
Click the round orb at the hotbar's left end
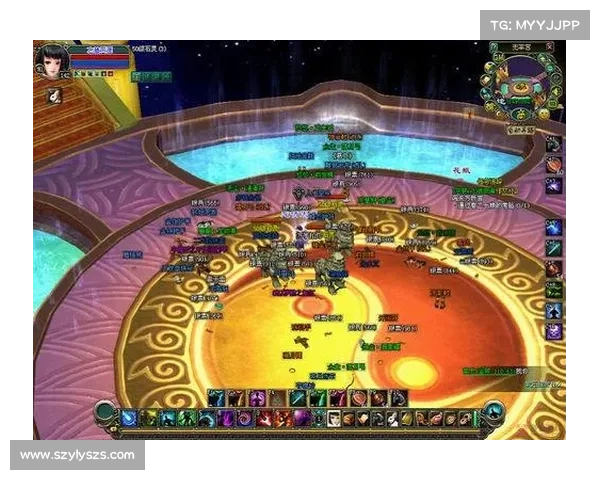pos(103,410)
